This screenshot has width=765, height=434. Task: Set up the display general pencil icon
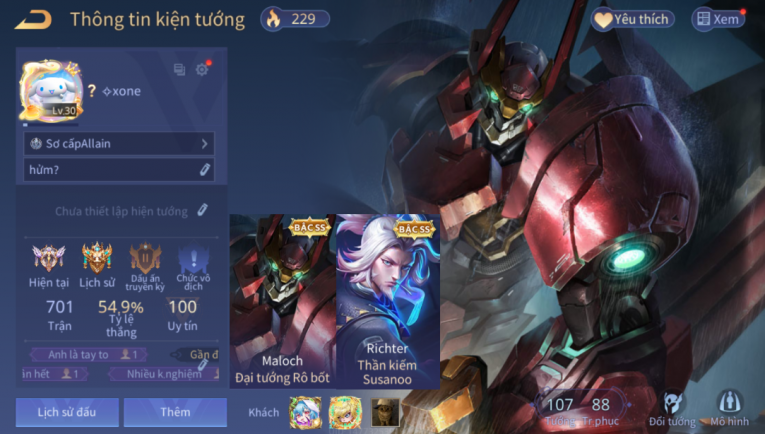(x=202, y=211)
